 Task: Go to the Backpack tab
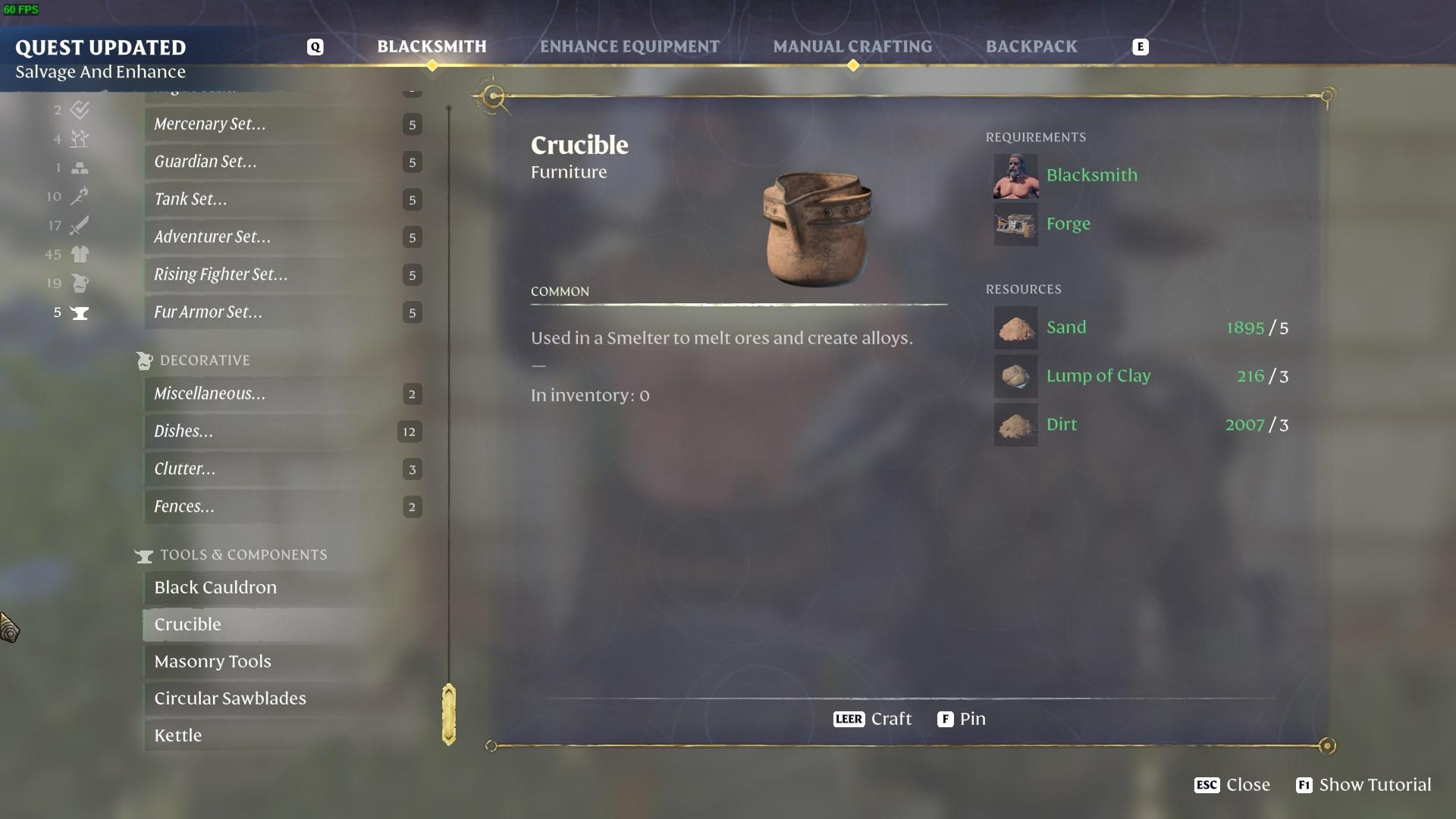pyautogui.click(x=1031, y=47)
